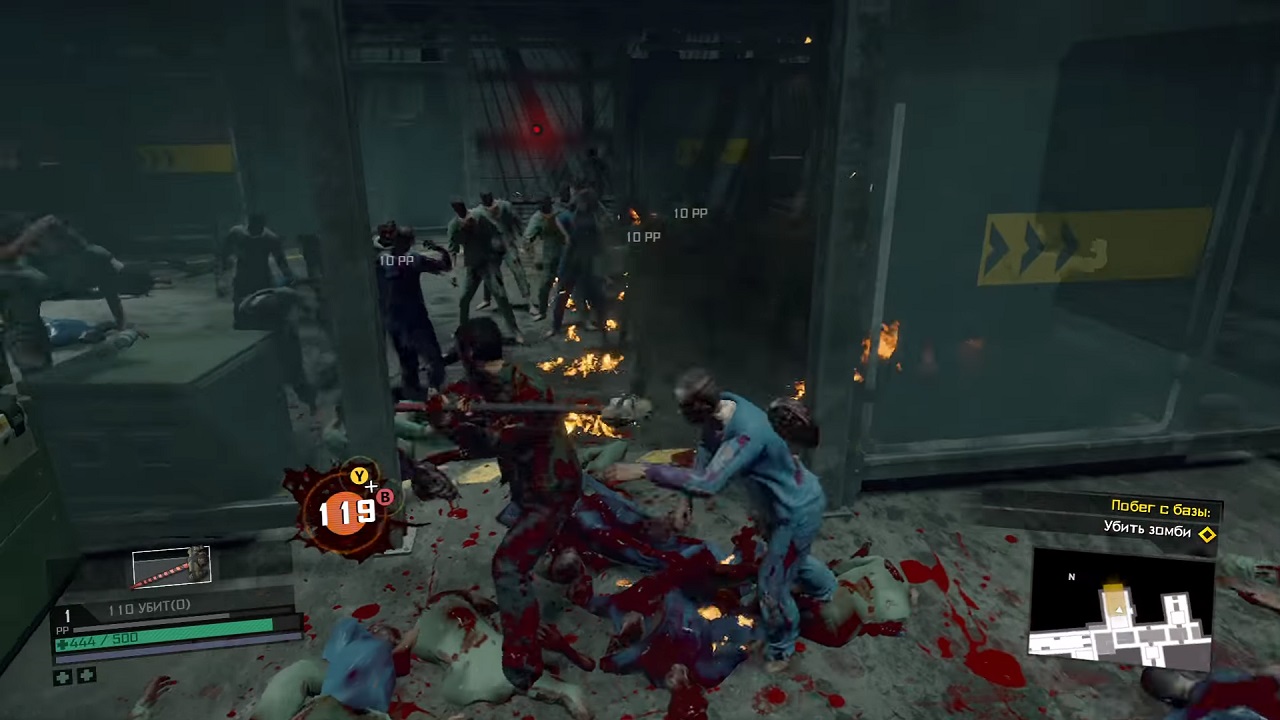Click the yellow diamond objective marker icon
1280x720 pixels.
(1207, 534)
